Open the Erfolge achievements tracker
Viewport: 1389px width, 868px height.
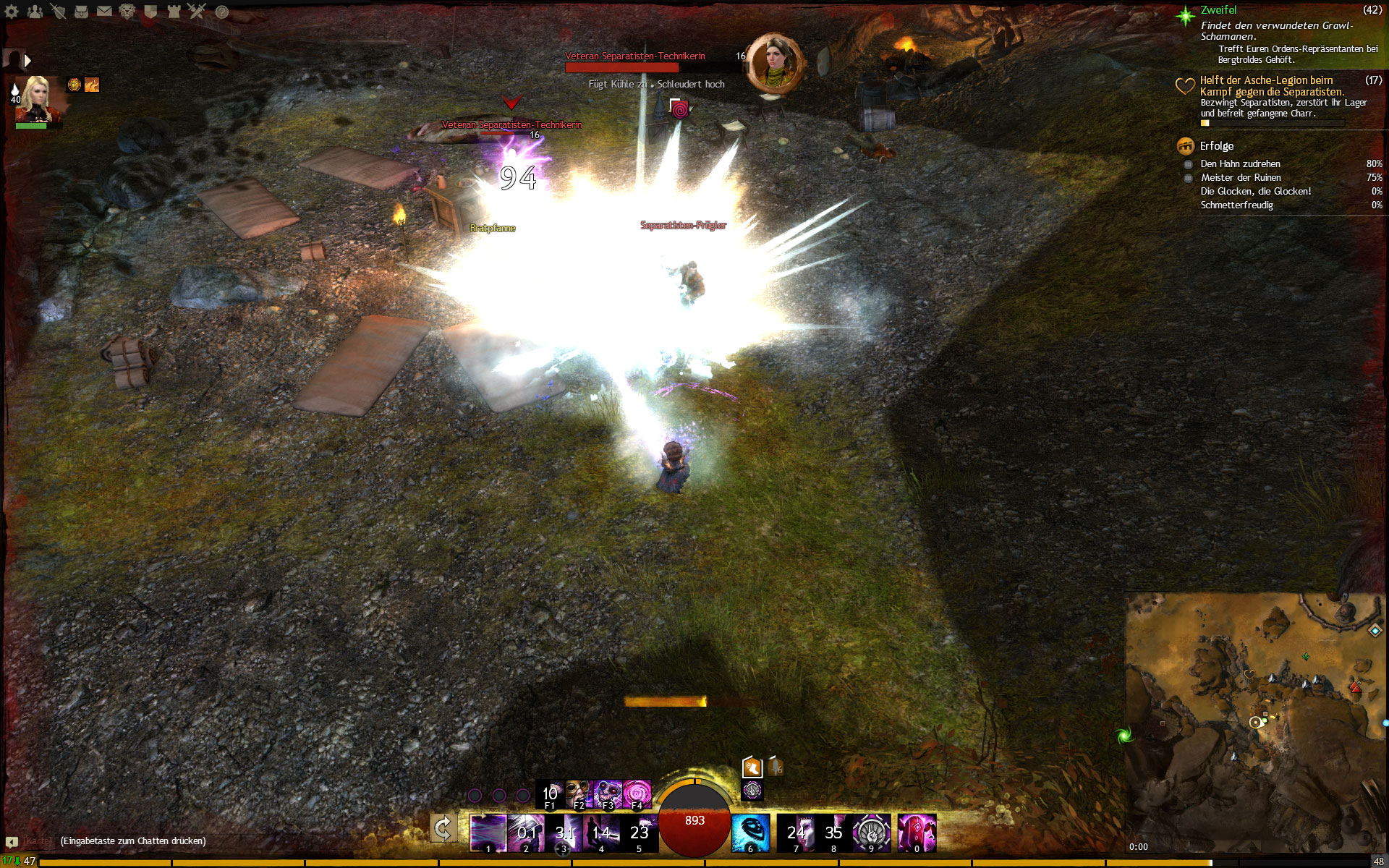coord(1217,146)
